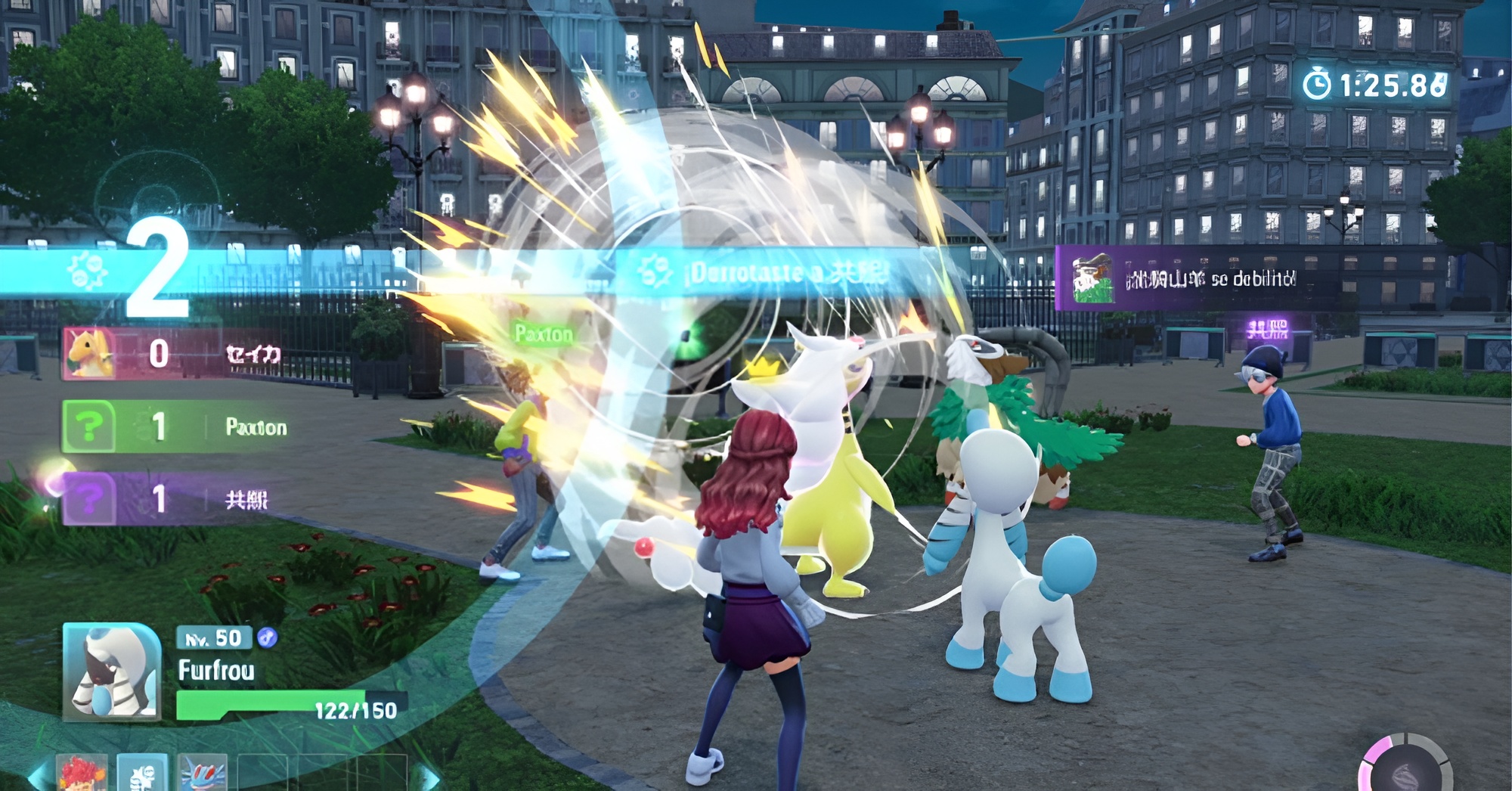Activate the Mega Evolution gauge icon
Viewport: 1512px width, 791px height.
(x=1405, y=769)
